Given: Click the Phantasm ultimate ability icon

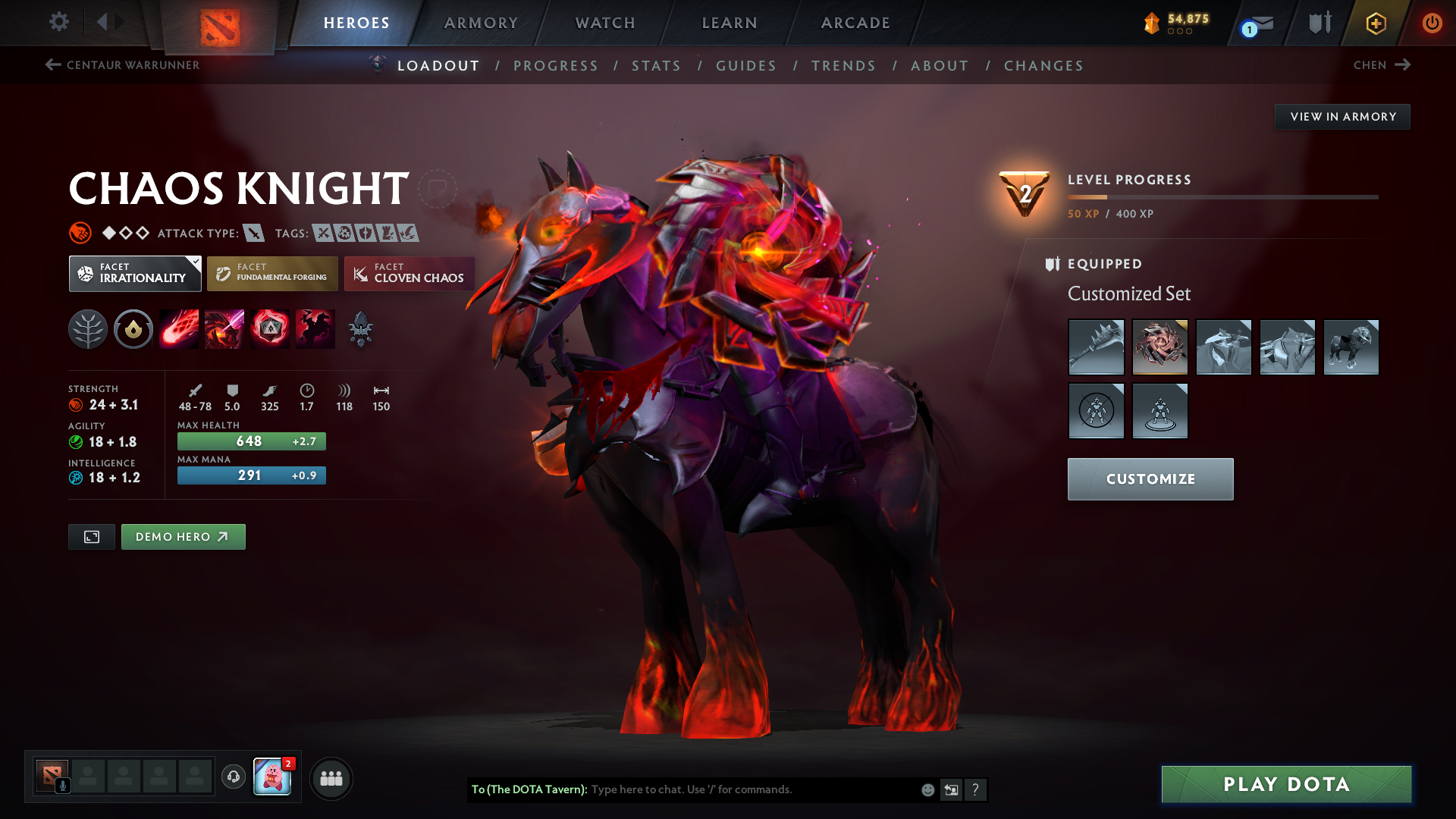Looking at the screenshot, I should click(x=315, y=328).
